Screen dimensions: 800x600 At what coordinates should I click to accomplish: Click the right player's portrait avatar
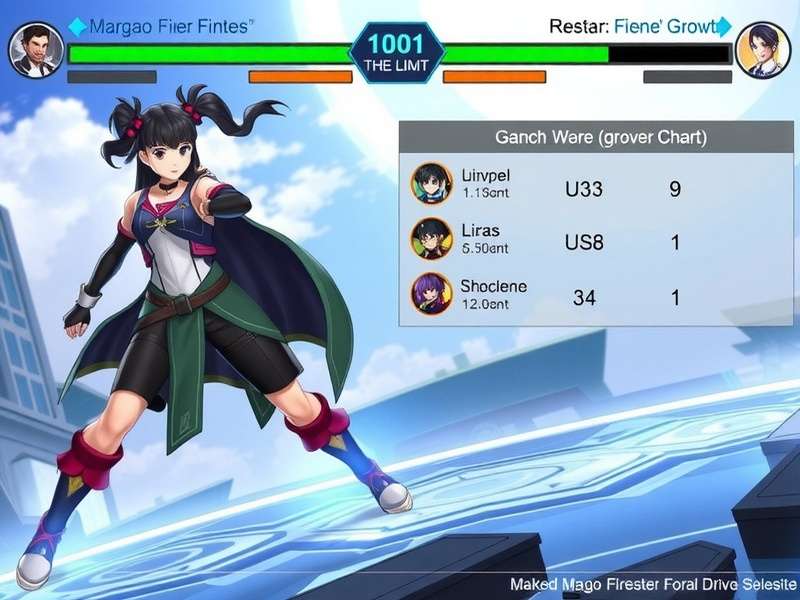point(762,49)
